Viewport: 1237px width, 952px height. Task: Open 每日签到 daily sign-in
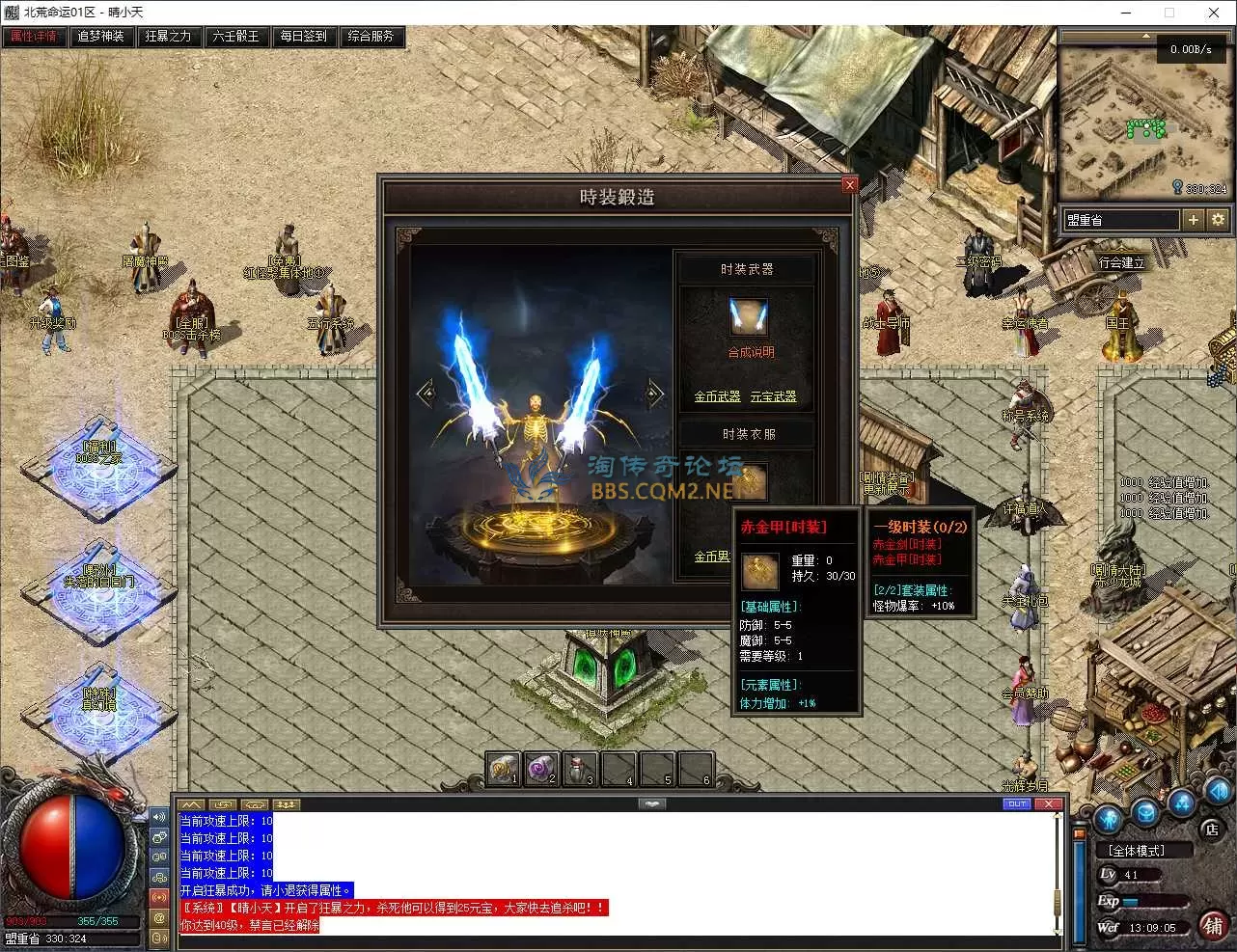[x=303, y=37]
